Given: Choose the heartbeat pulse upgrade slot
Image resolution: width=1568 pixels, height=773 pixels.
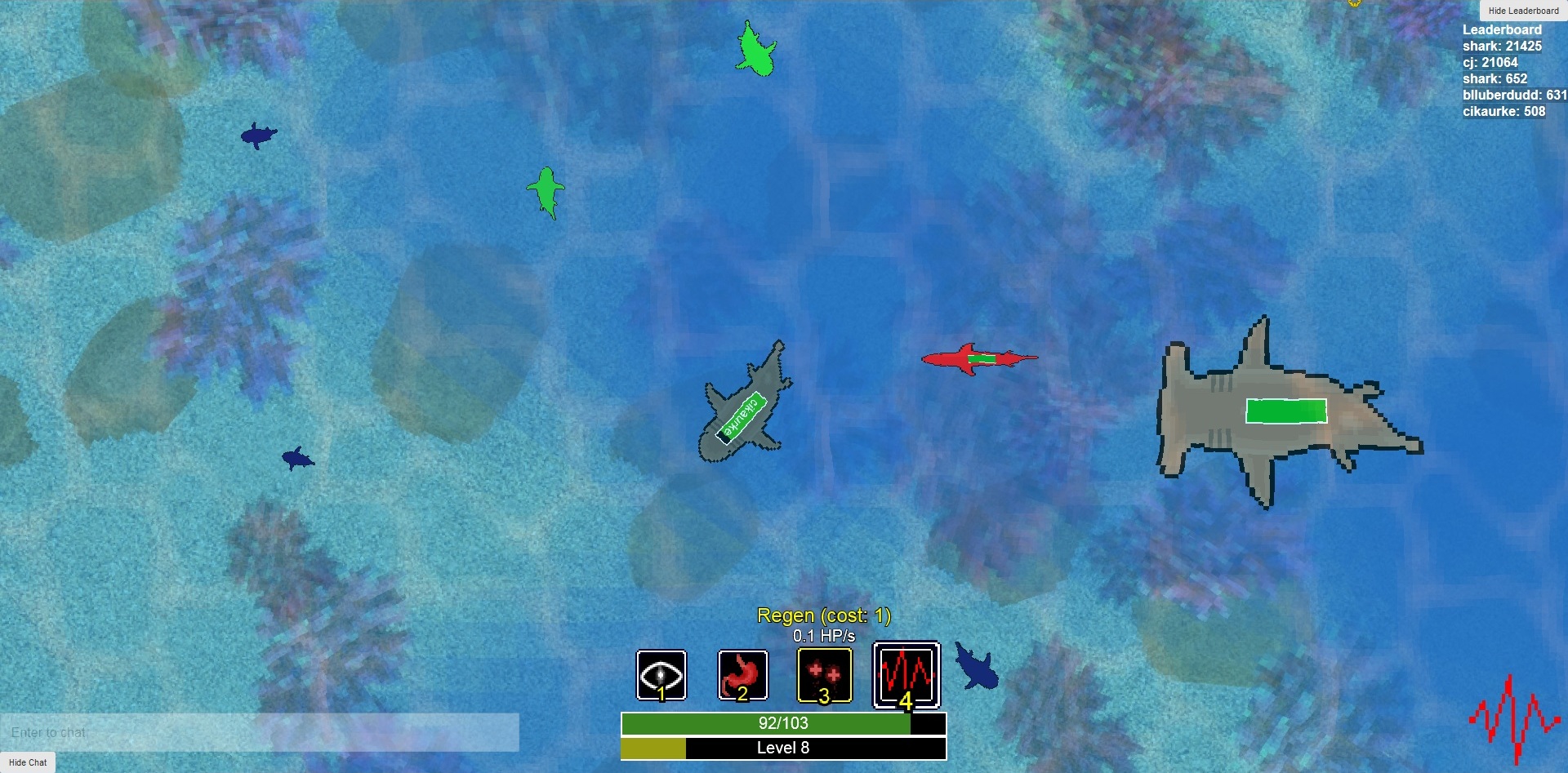Looking at the screenshot, I should [x=906, y=675].
